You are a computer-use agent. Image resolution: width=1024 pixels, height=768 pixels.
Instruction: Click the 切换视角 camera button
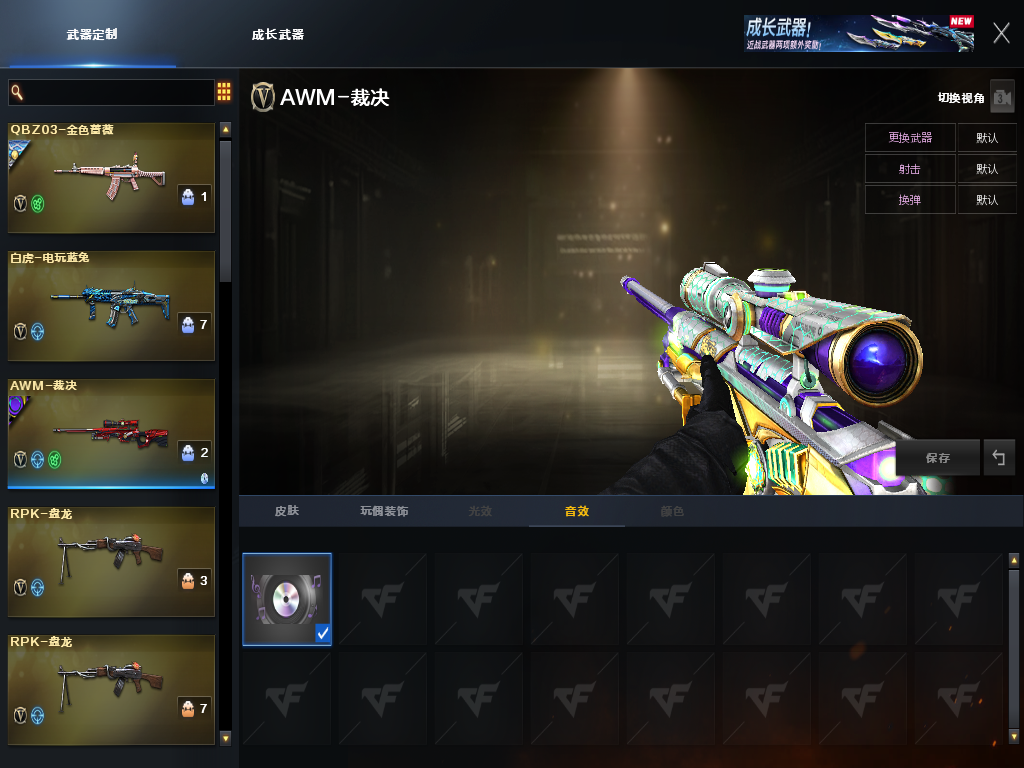pyautogui.click(x=1002, y=97)
